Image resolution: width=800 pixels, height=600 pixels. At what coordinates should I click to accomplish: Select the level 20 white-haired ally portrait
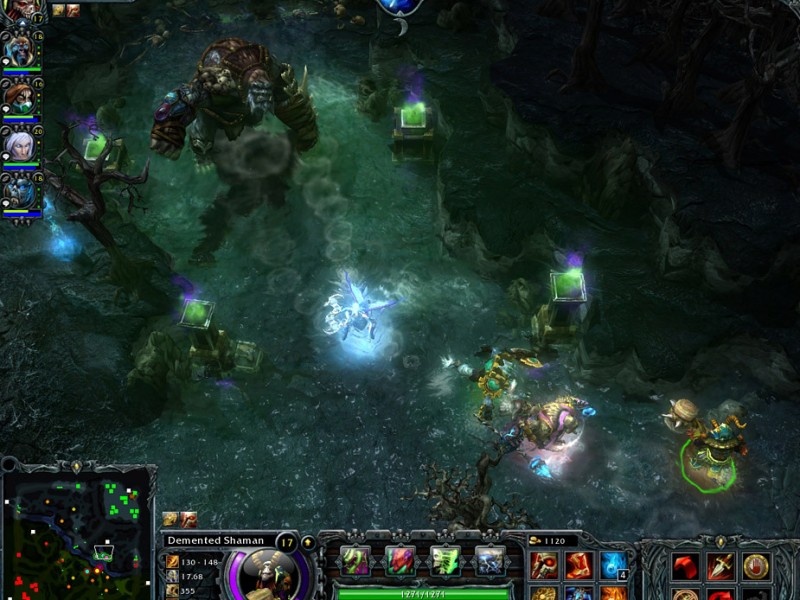click(19, 145)
